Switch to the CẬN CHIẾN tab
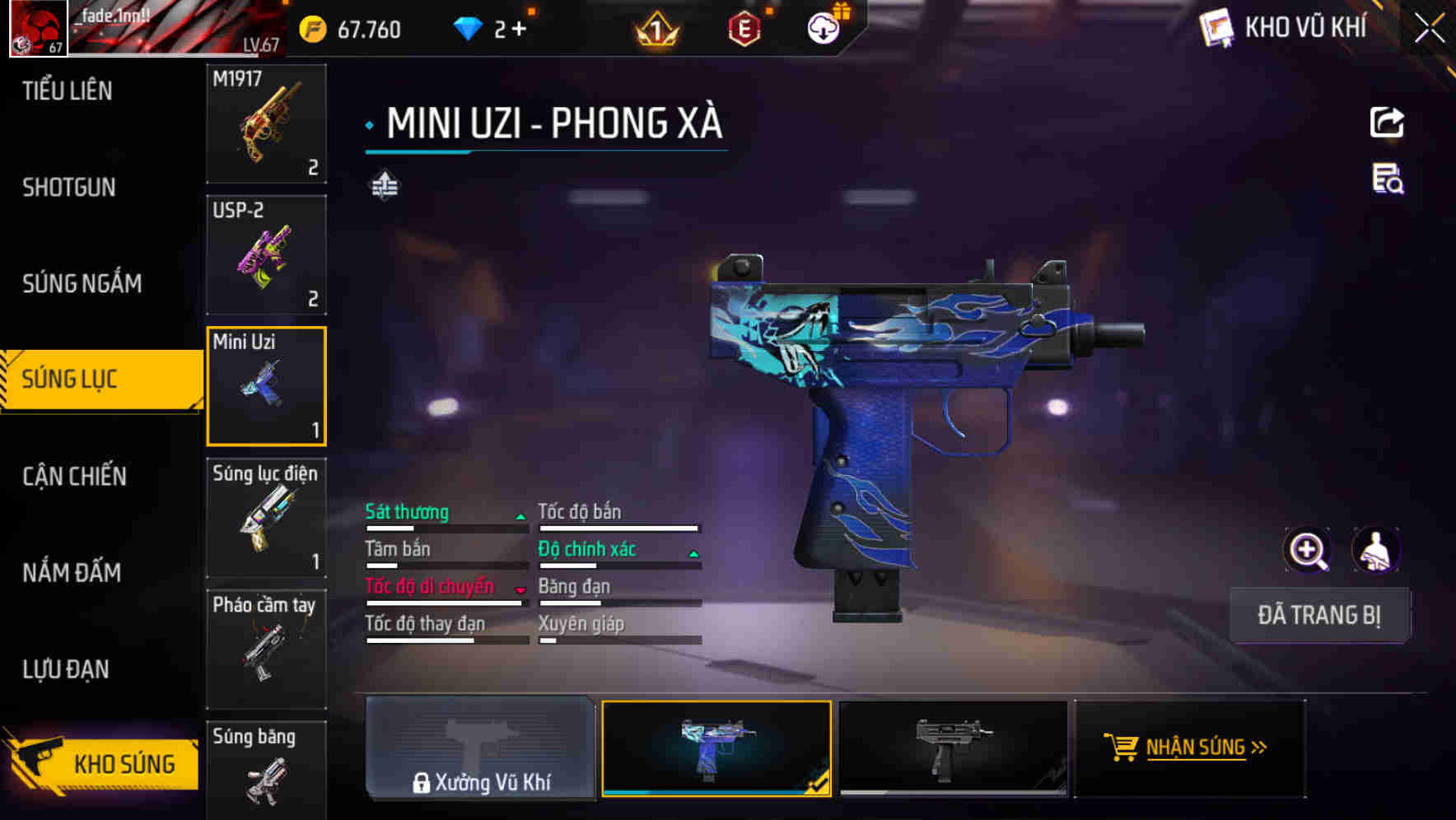This screenshot has width=1456, height=820. coord(74,477)
